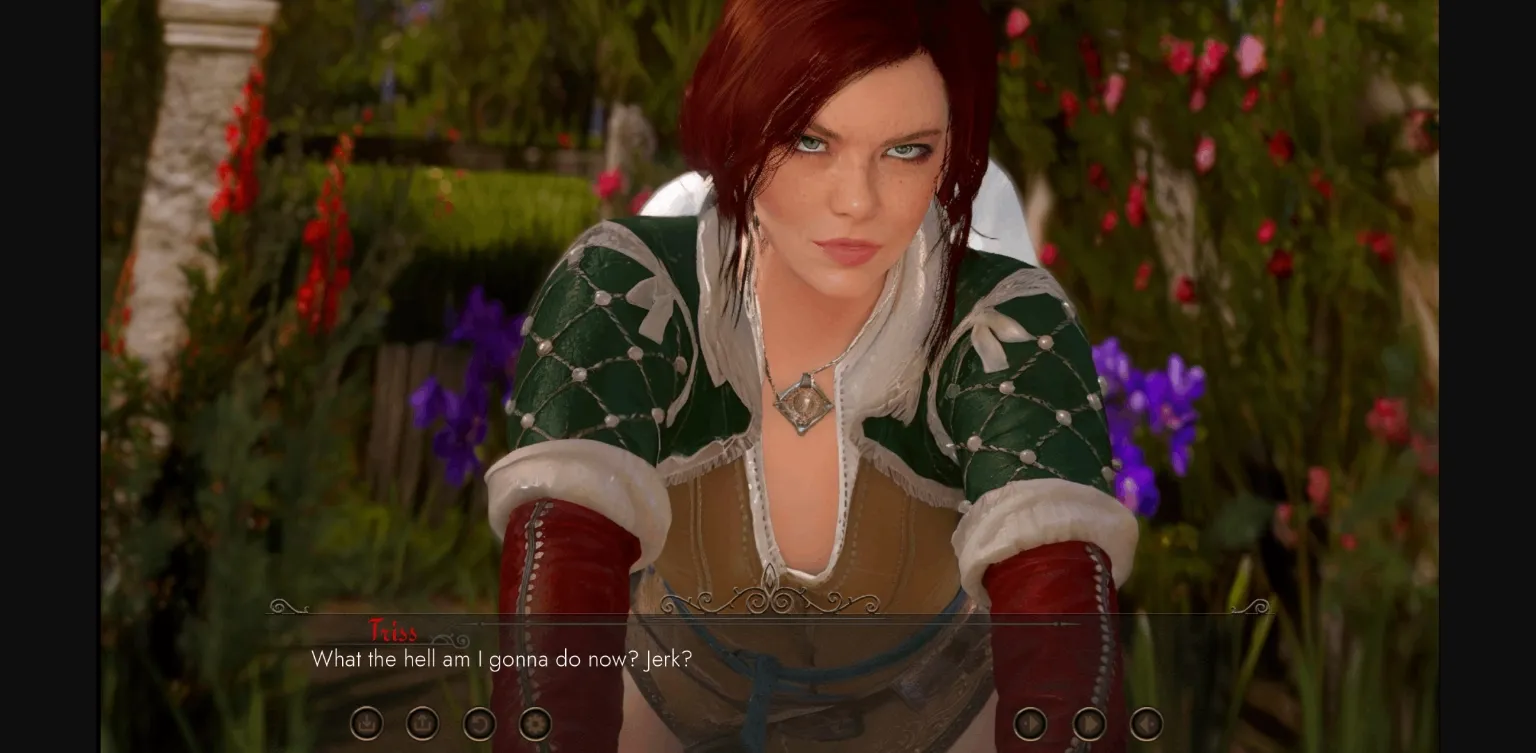Click the scene background to continue

(x=768, y=300)
